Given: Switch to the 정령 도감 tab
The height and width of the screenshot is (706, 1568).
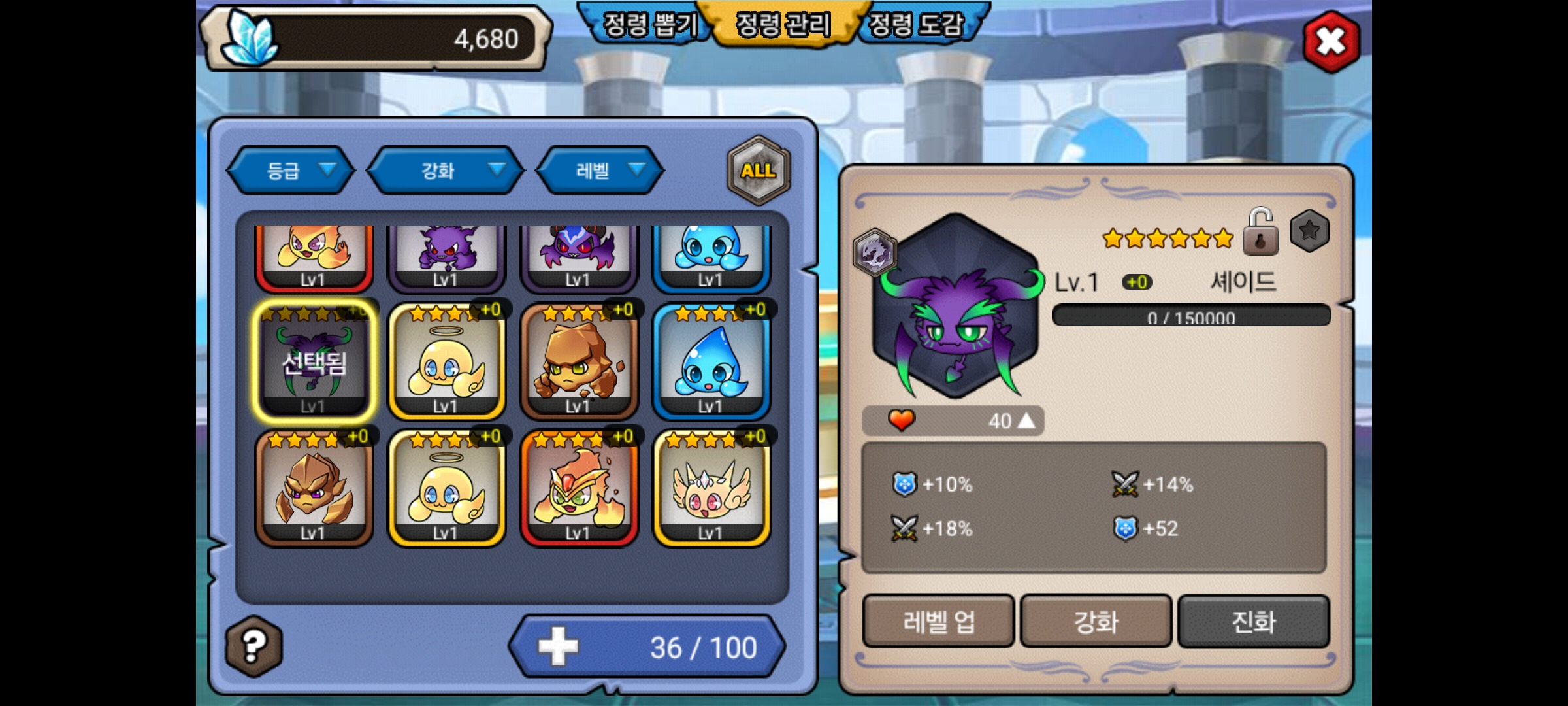Looking at the screenshot, I should (x=916, y=25).
